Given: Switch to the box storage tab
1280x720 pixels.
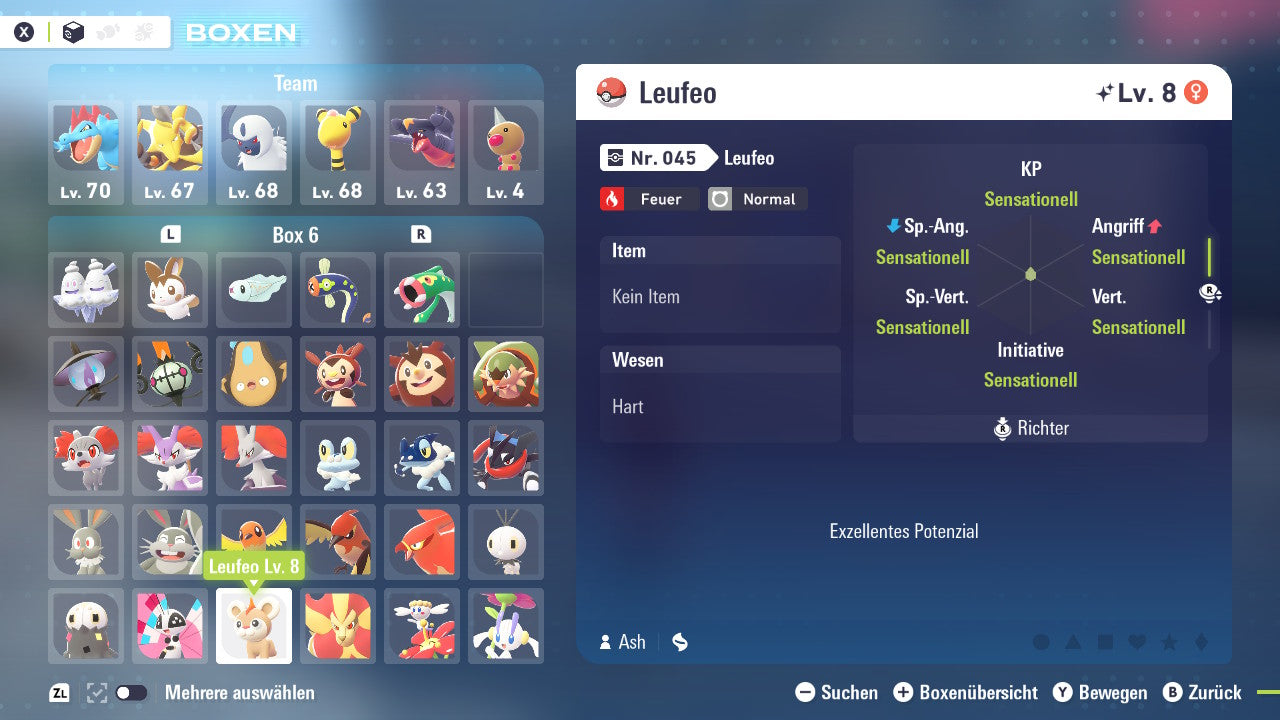Looking at the screenshot, I should (x=73, y=31).
